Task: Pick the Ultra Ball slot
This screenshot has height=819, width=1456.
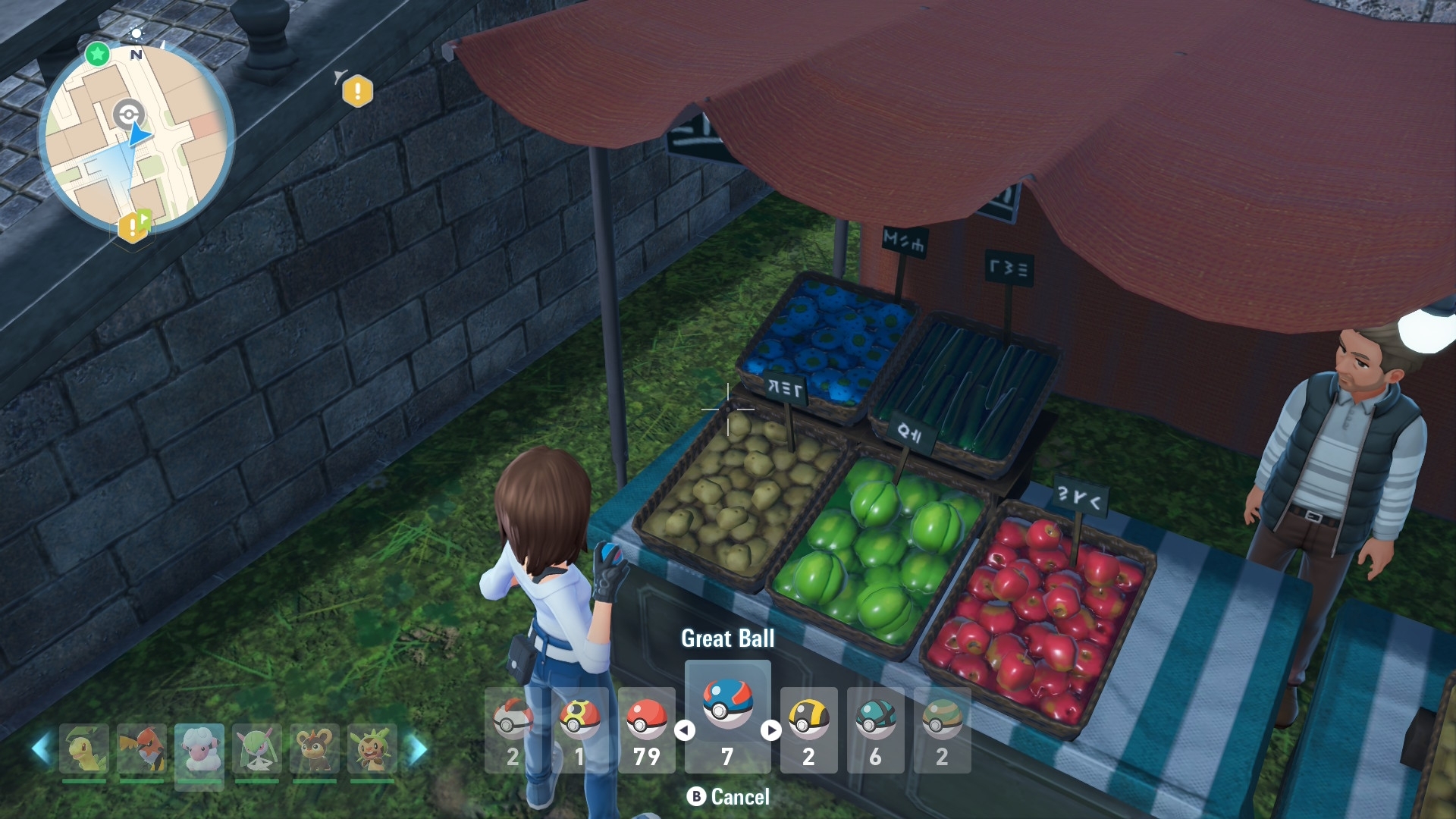Action: coord(808,730)
